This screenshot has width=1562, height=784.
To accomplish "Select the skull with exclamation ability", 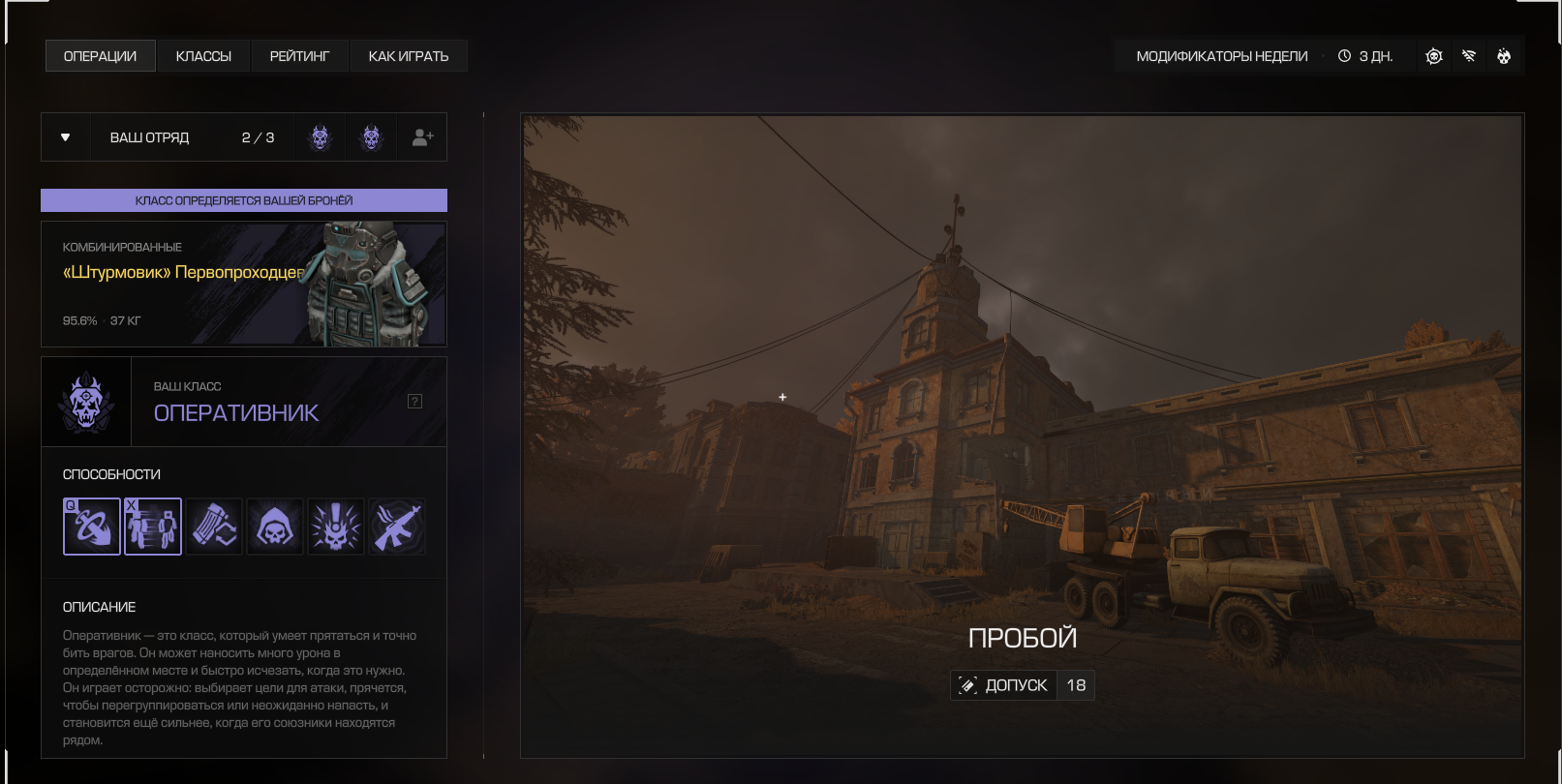I will tap(336, 527).
